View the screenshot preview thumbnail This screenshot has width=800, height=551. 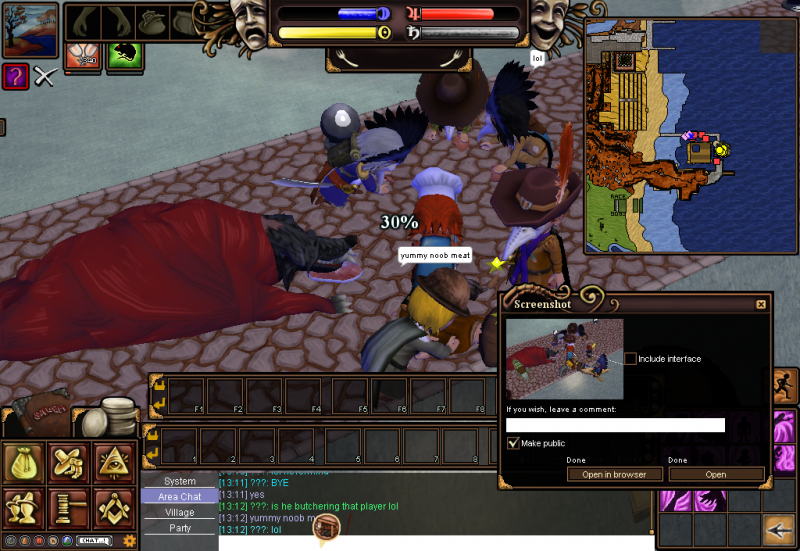pos(564,358)
